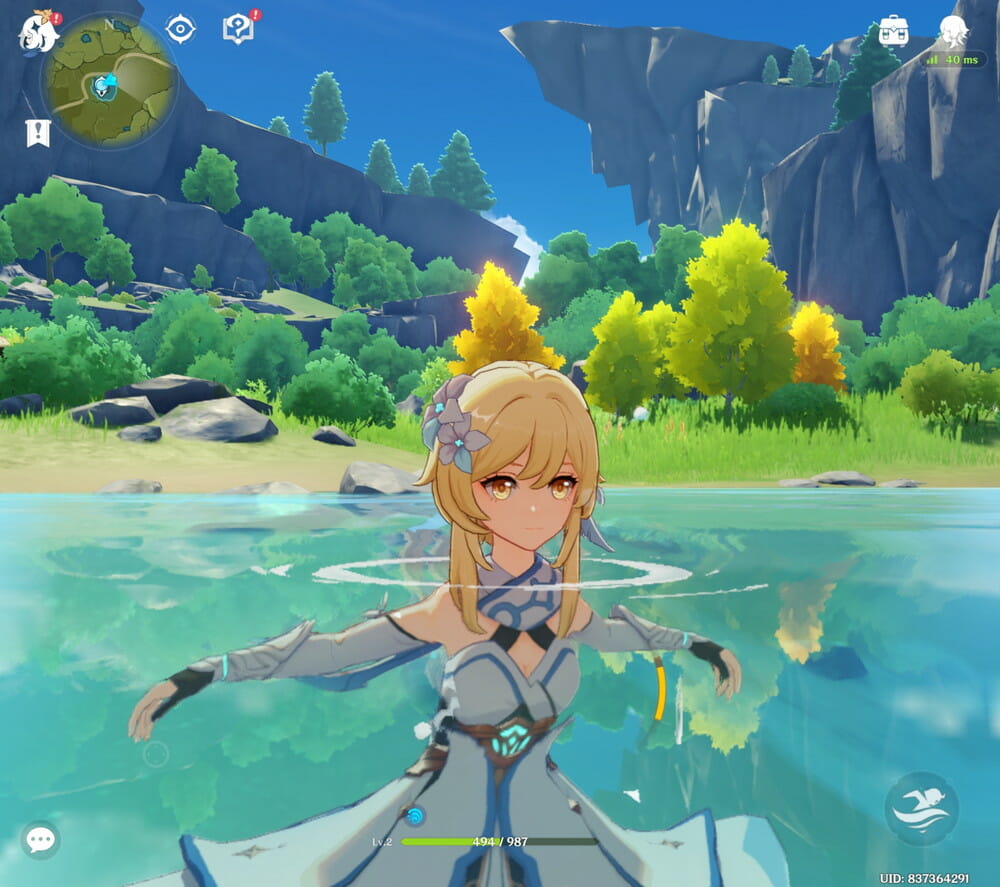
Task: Open the question-mark book tutorial icon
Action: tap(238, 29)
